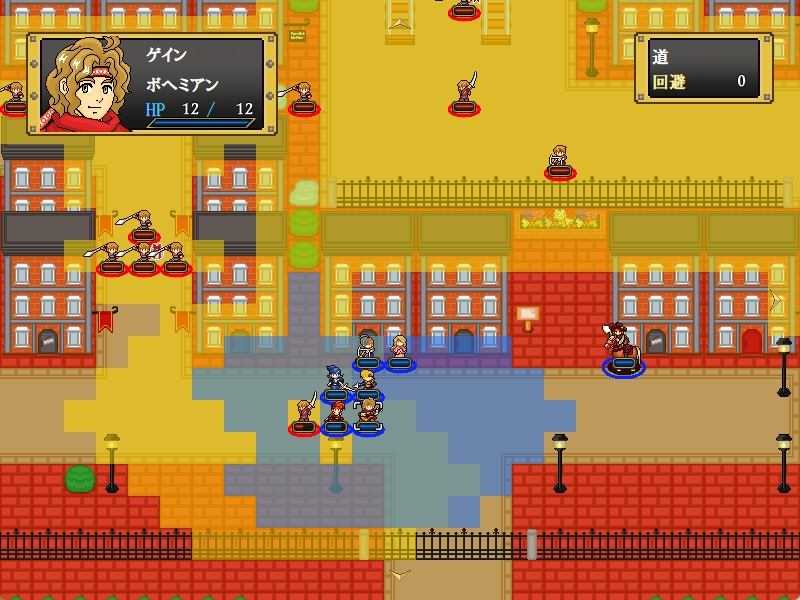Click the map scroll-down arrow
Image resolution: width=800 pixels, height=600 pixels.
pos(400,576)
